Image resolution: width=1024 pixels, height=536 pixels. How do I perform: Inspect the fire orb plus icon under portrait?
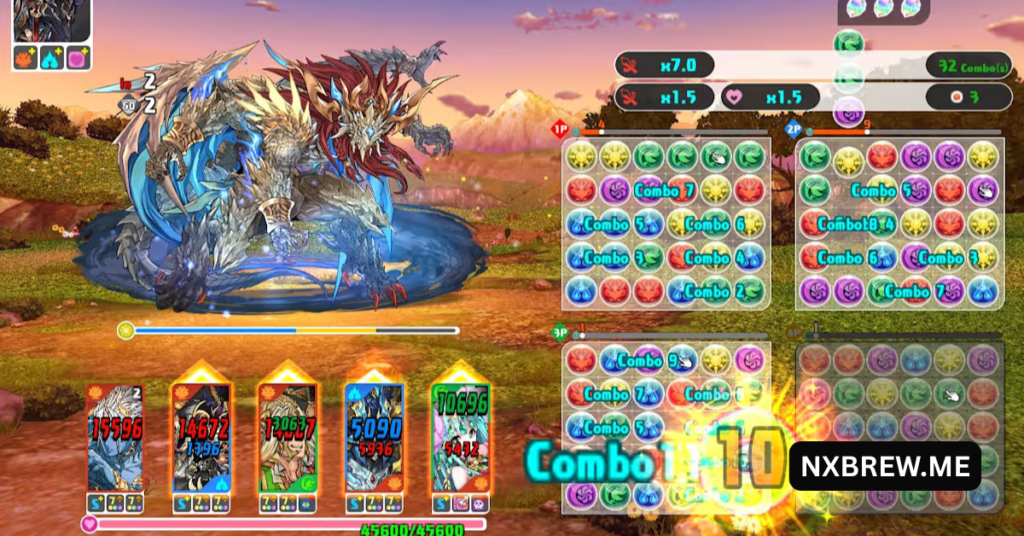coord(26,58)
